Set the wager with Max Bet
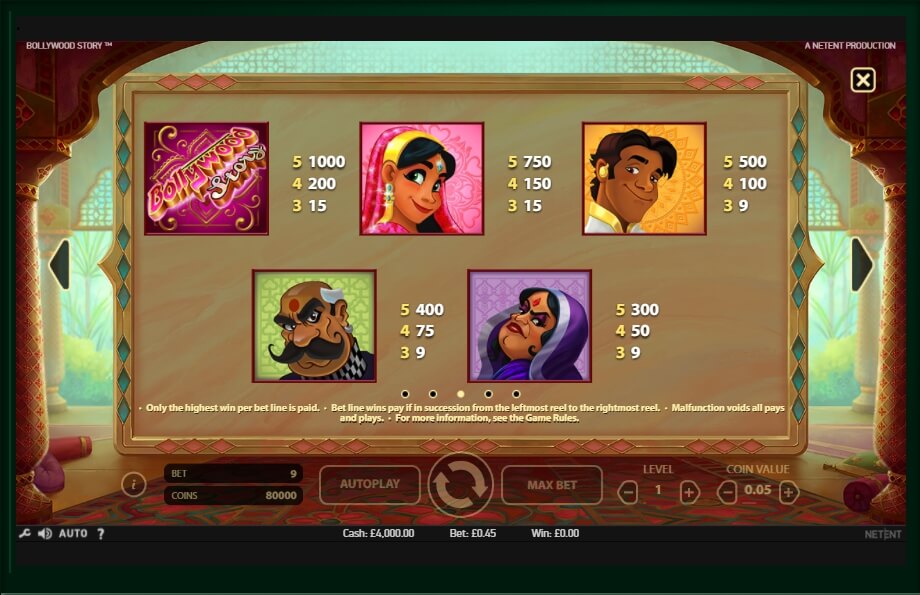 [552, 485]
